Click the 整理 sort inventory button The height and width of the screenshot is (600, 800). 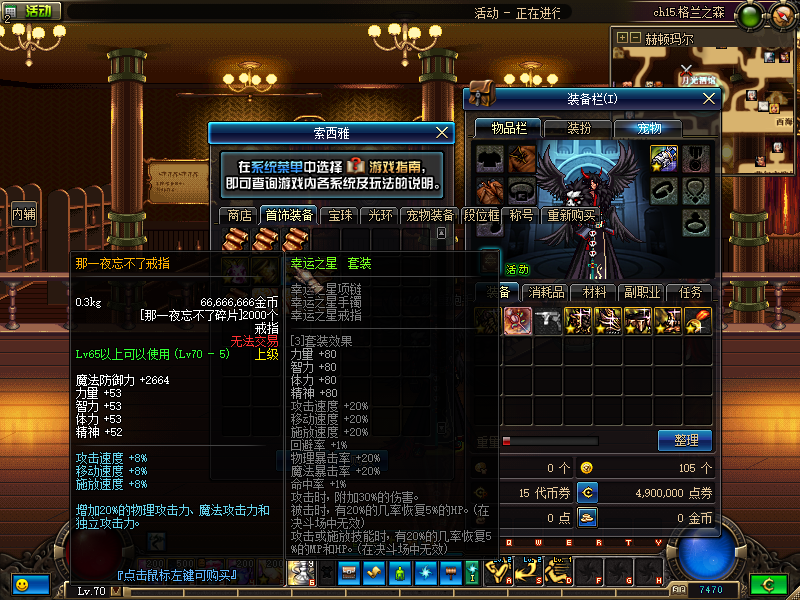click(x=685, y=440)
